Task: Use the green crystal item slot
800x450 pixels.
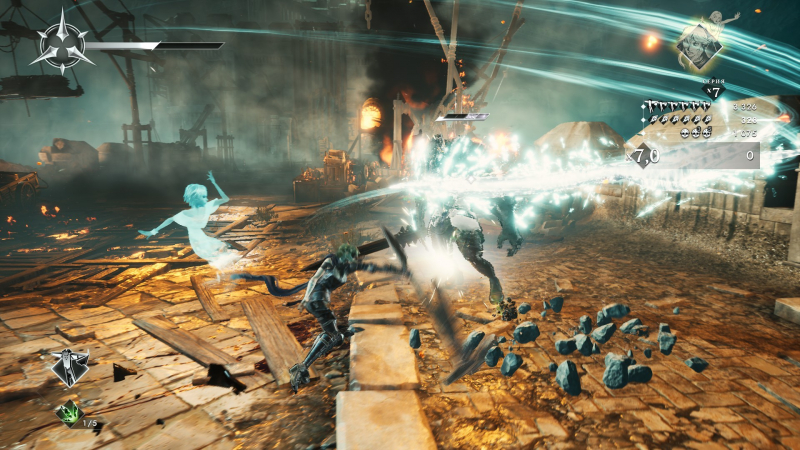Action: point(69,411)
